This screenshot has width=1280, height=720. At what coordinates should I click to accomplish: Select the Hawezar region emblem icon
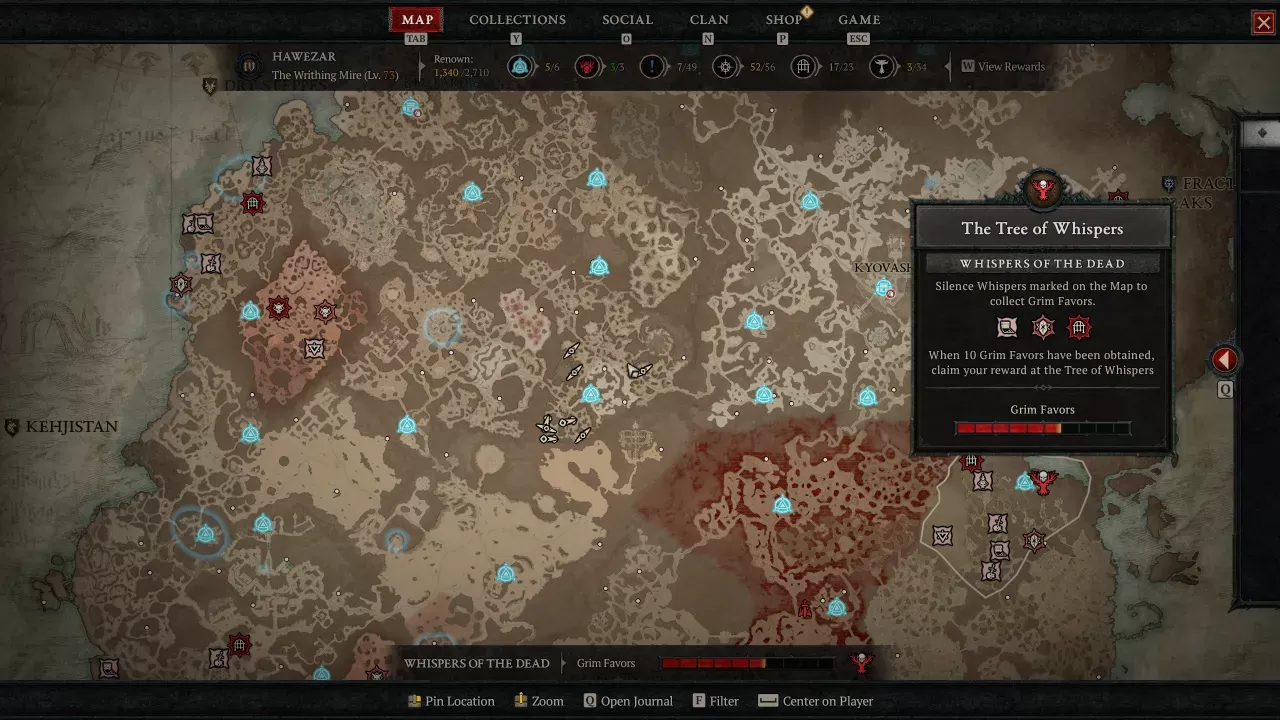[250, 67]
